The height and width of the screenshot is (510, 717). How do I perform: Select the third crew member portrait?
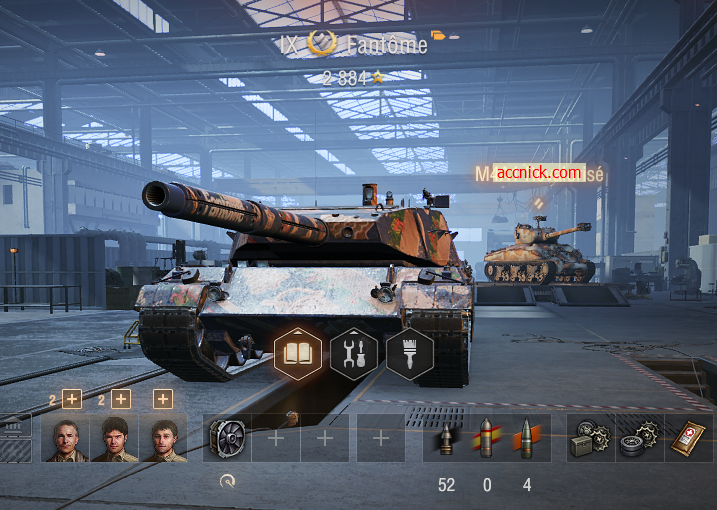click(x=164, y=439)
